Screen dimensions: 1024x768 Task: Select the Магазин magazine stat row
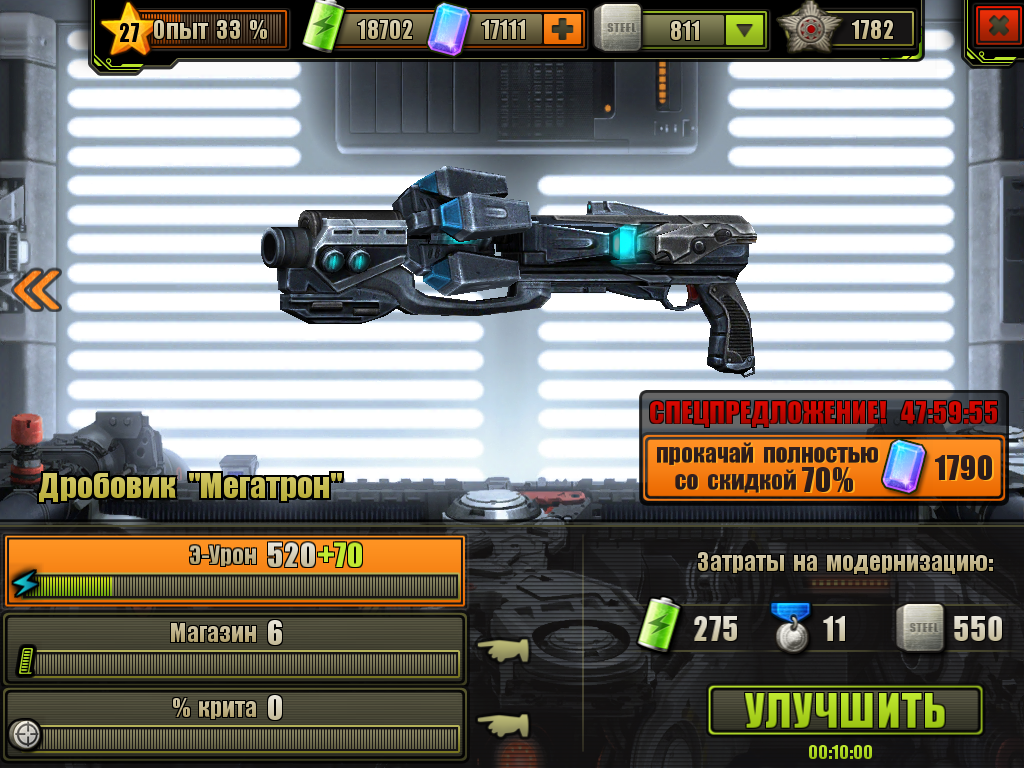235,648
